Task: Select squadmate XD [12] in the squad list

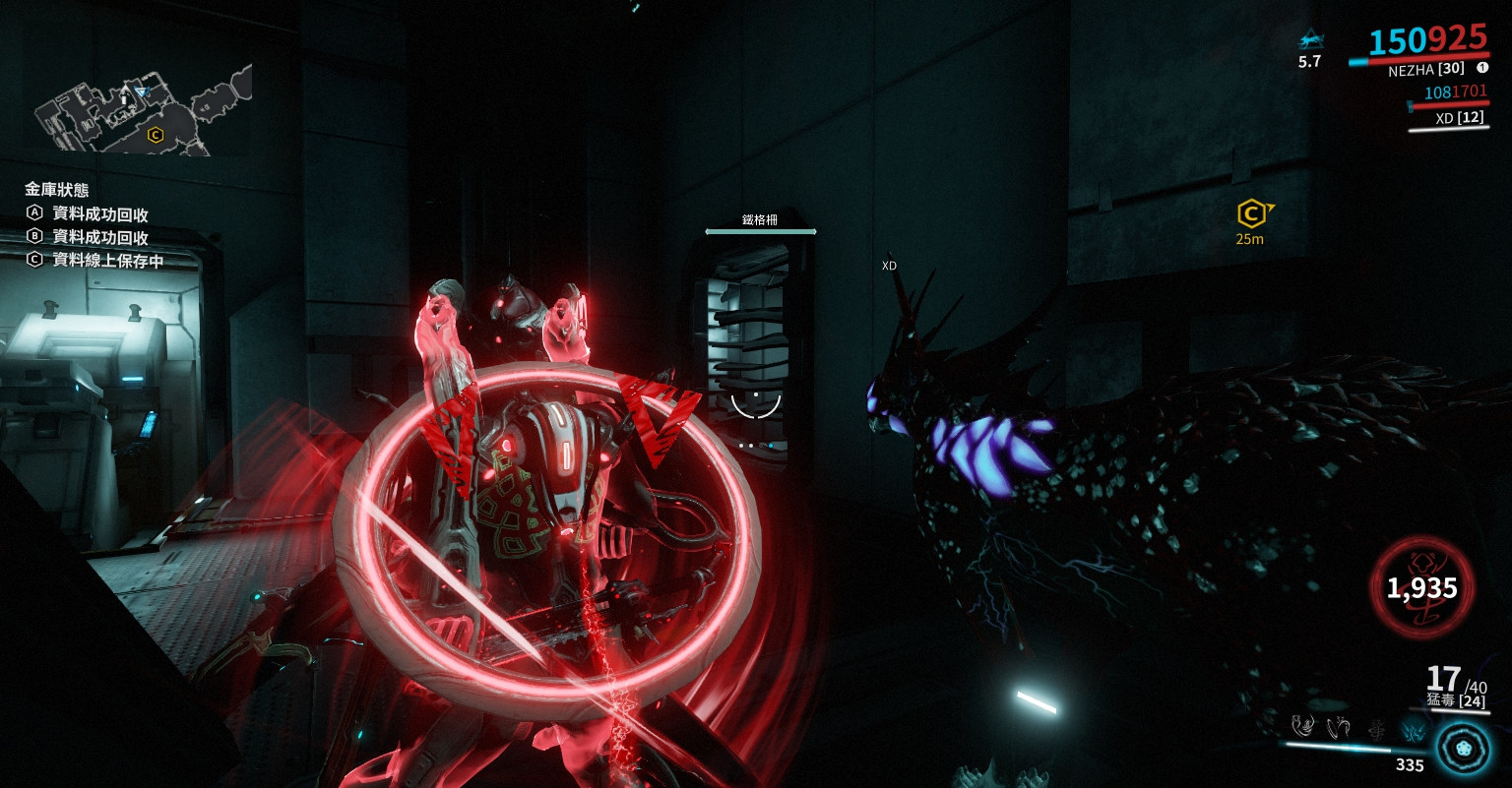Action: [1458, 118]
